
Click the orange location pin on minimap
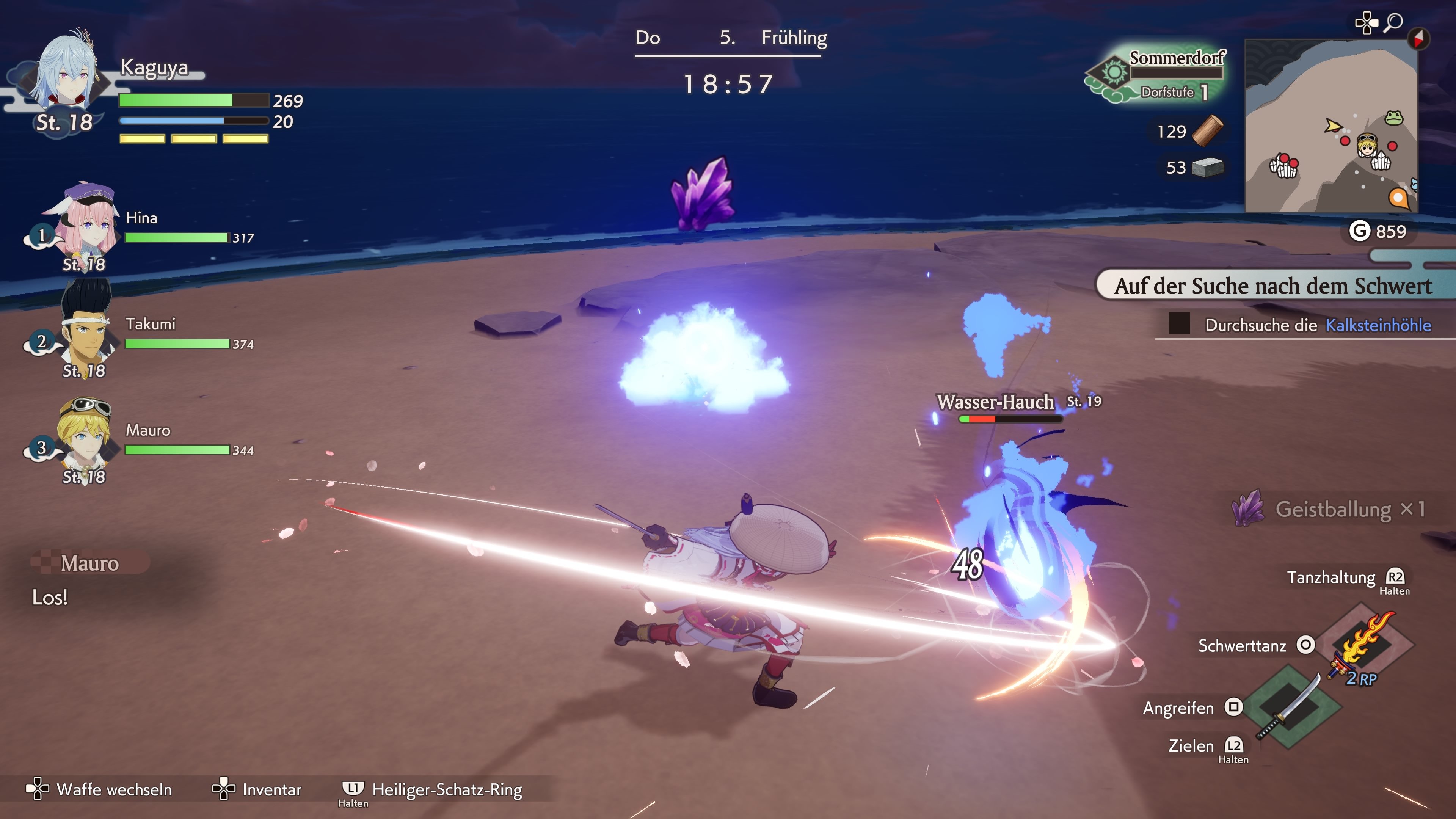tap(1398, 198)
